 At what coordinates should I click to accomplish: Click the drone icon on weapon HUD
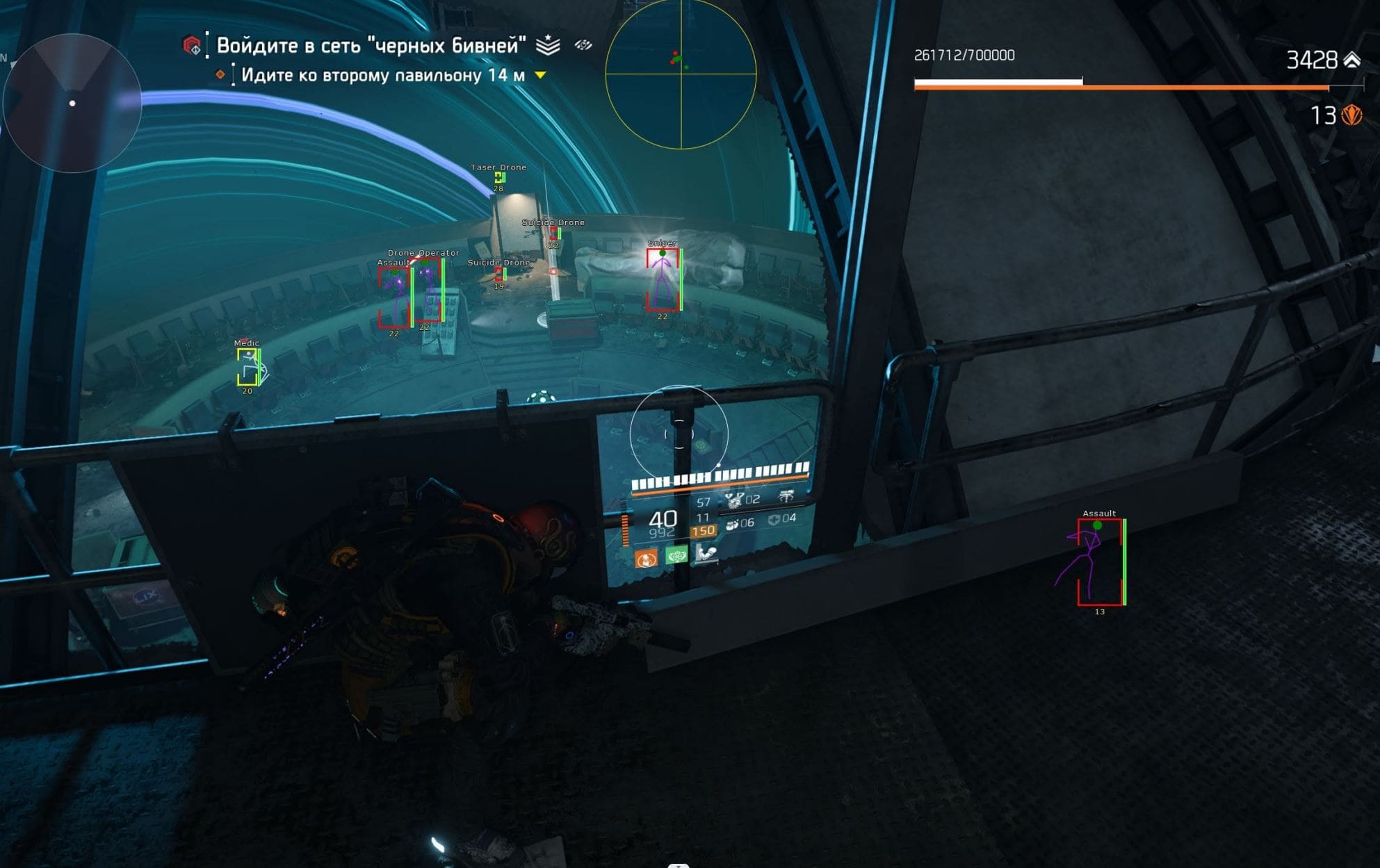pyautogui.click(x=786, y=496)
